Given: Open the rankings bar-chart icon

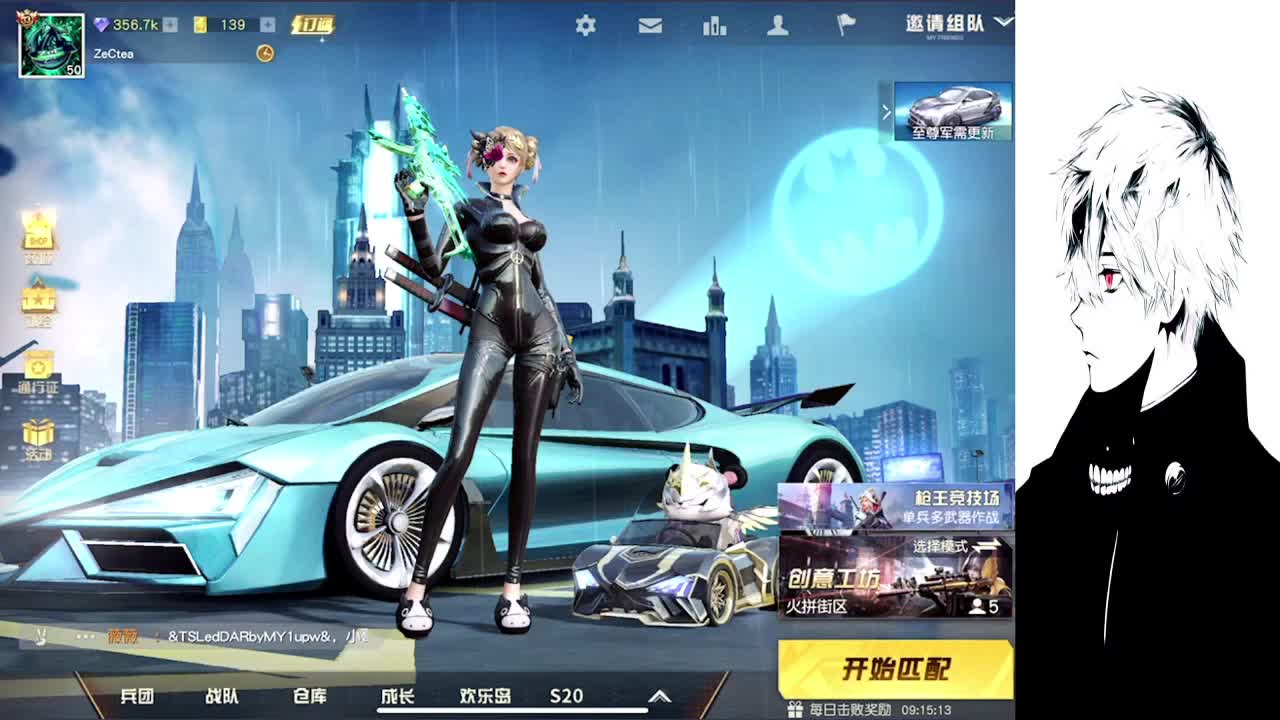Looking at the screenshot, I should [713, 27].
